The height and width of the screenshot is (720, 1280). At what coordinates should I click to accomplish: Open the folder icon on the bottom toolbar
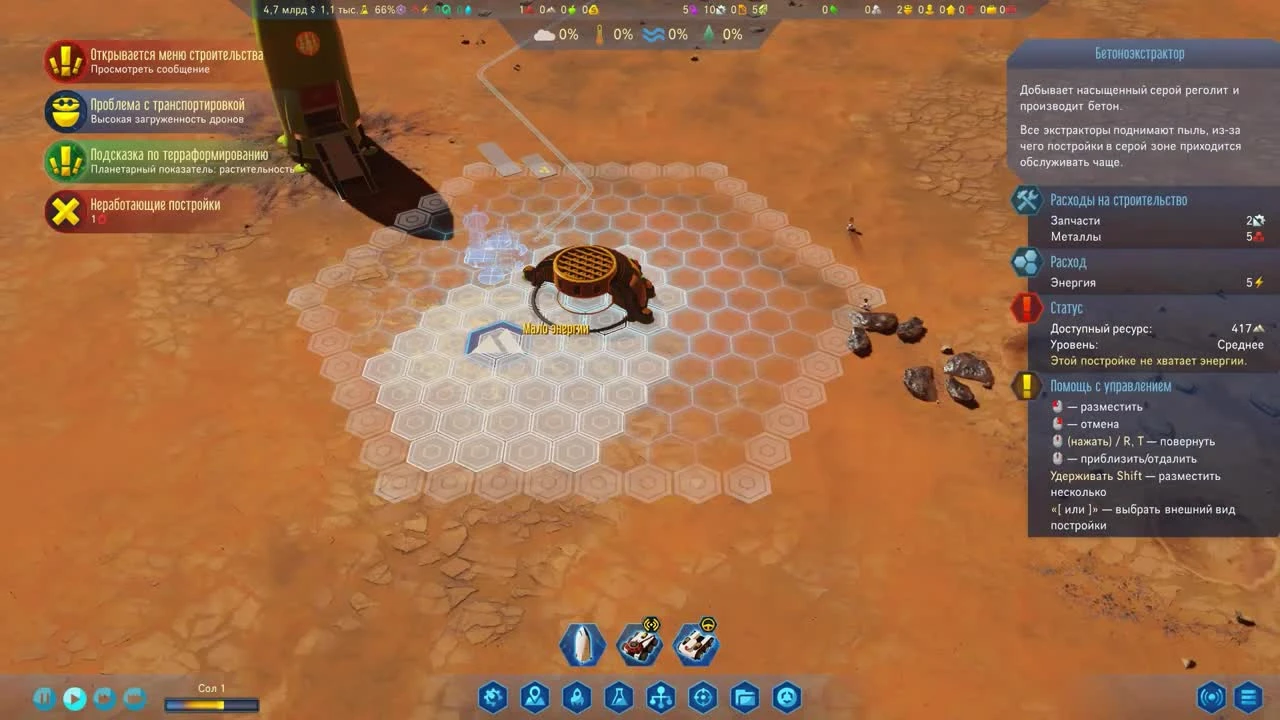745,697
